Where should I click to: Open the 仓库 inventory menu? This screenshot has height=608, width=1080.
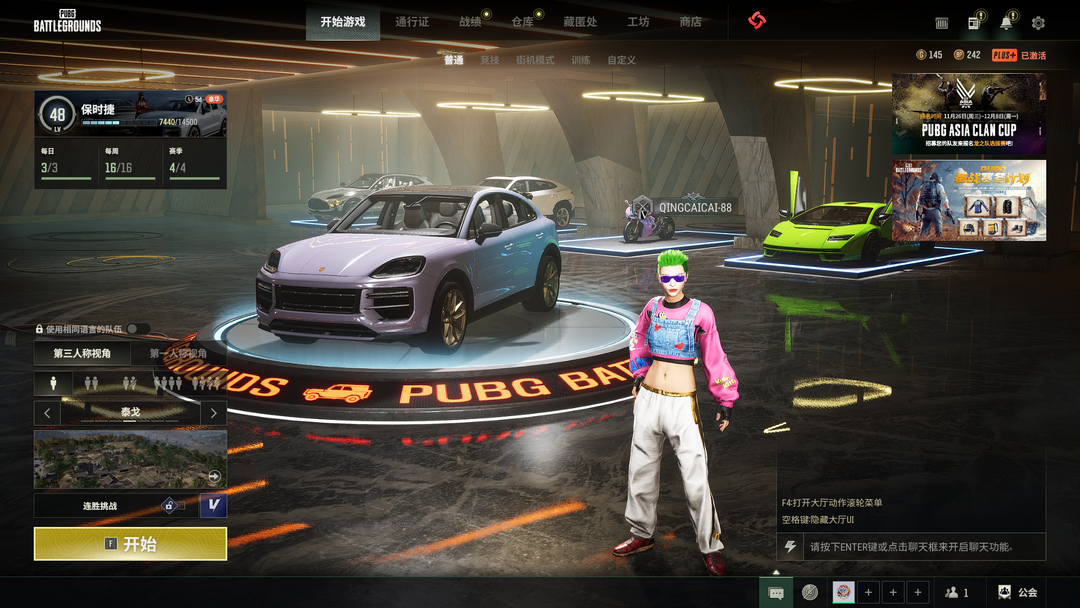point(522,22)
